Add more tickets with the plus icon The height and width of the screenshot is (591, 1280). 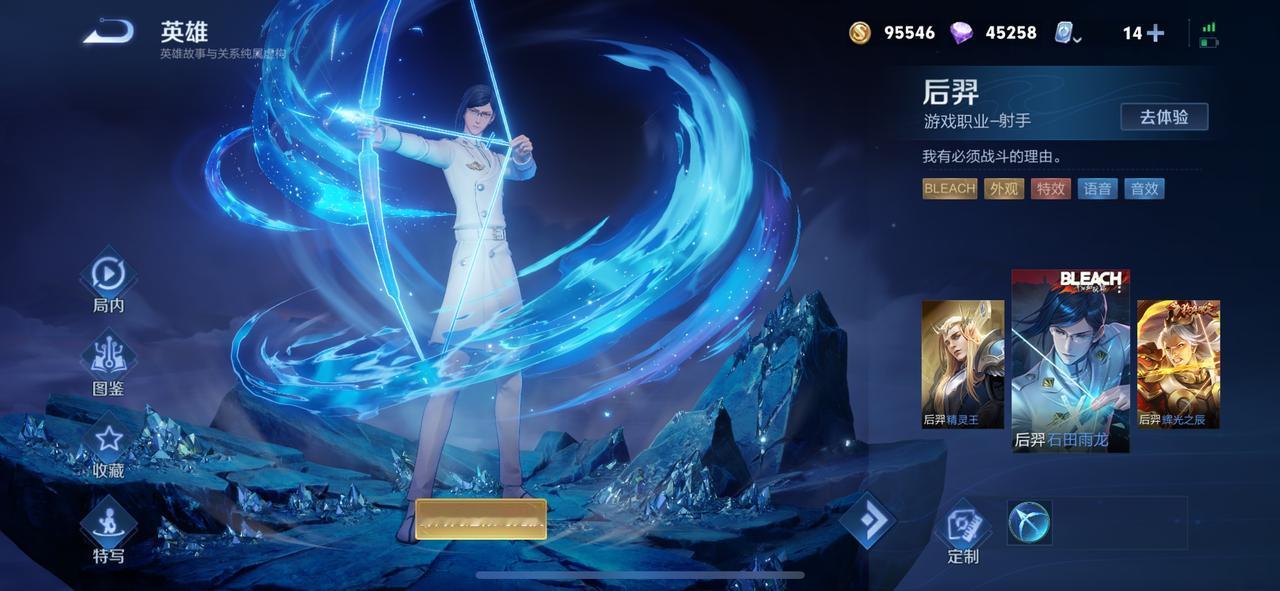[x=1155, y=33]
